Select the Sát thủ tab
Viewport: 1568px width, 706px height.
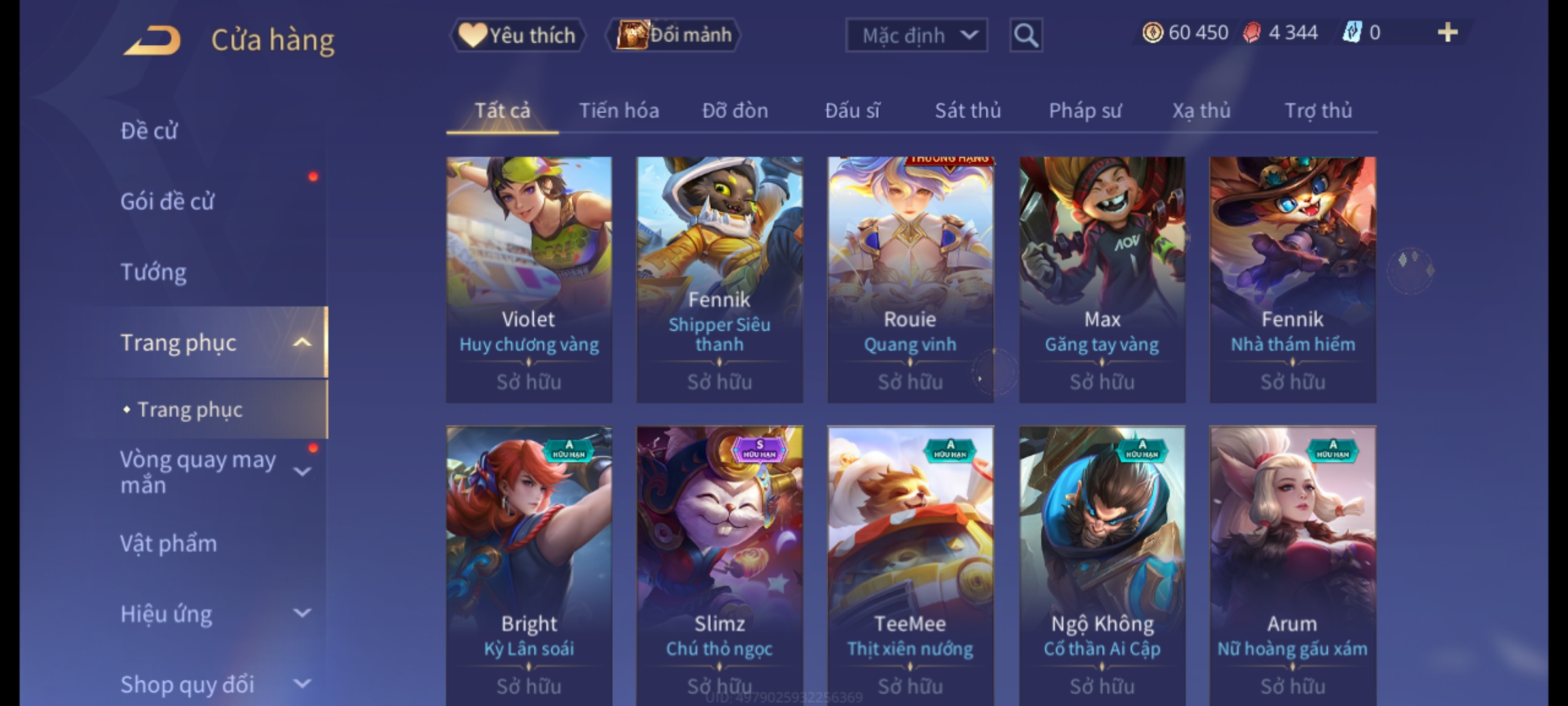(x=968, y=110)
